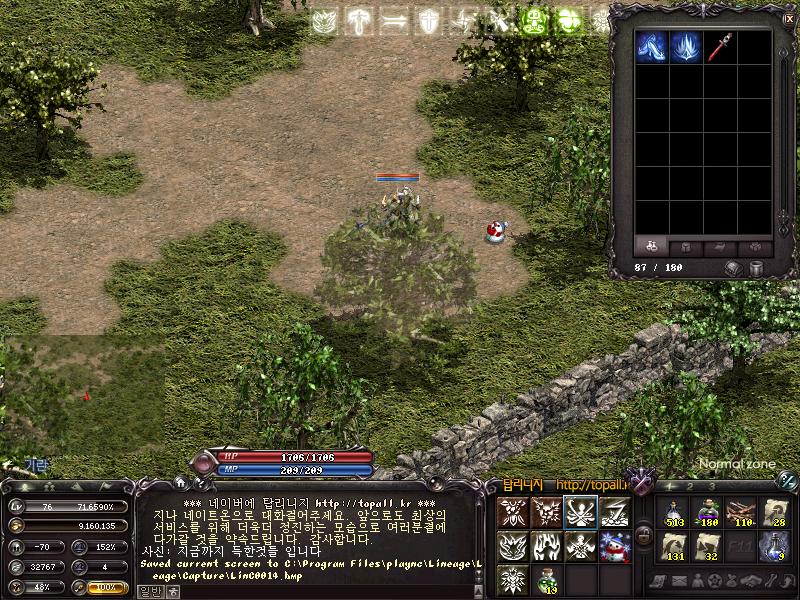800x600 pixels.
Task: Cast the lightning bolt skill
Action: pyautogui.click(x=615, y=512)
